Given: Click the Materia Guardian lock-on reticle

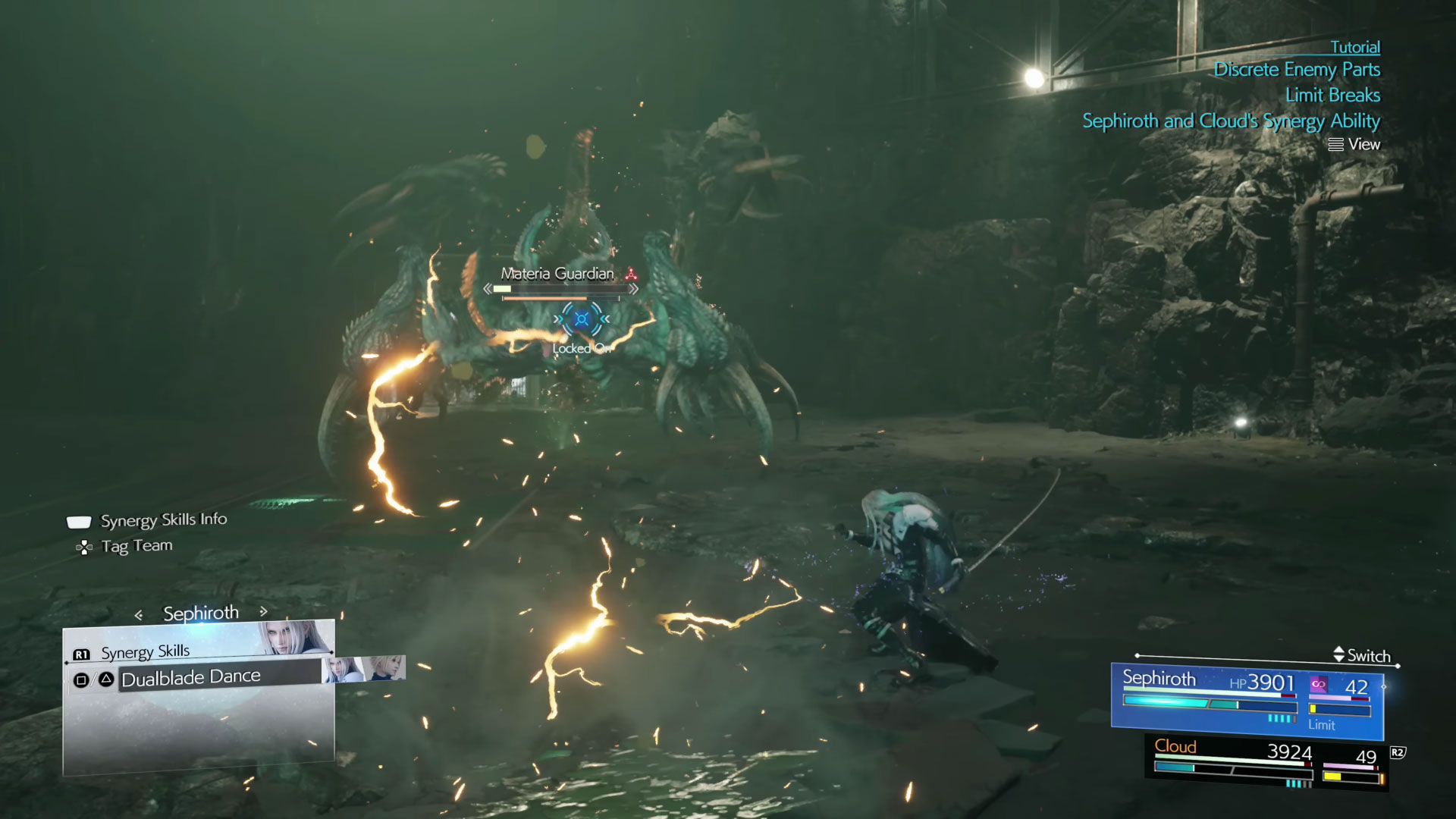Looking at the screenshot, I should [x=582, y=319].
